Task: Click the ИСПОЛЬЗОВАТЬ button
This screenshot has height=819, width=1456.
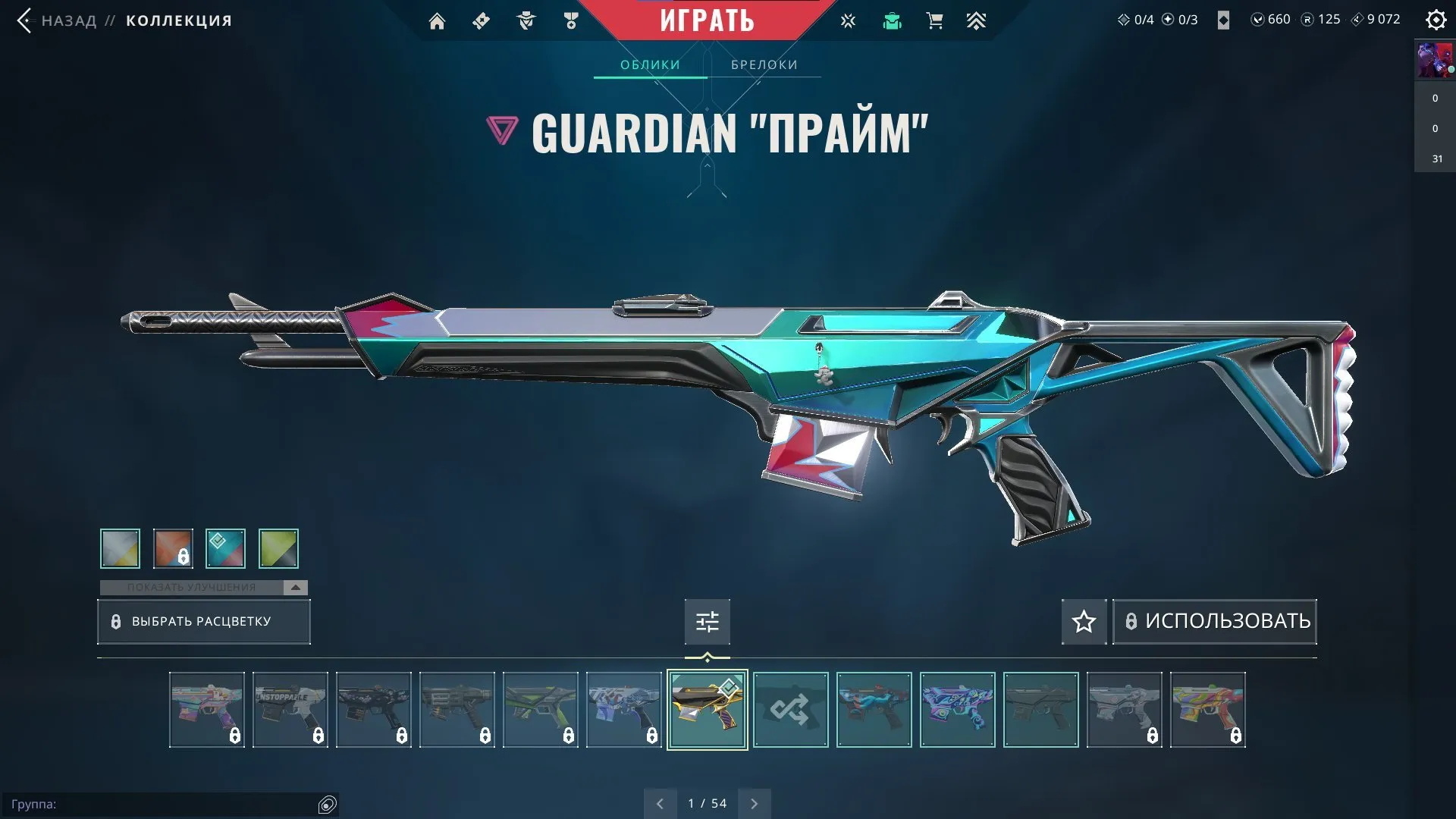Action: click(1214, 621)
